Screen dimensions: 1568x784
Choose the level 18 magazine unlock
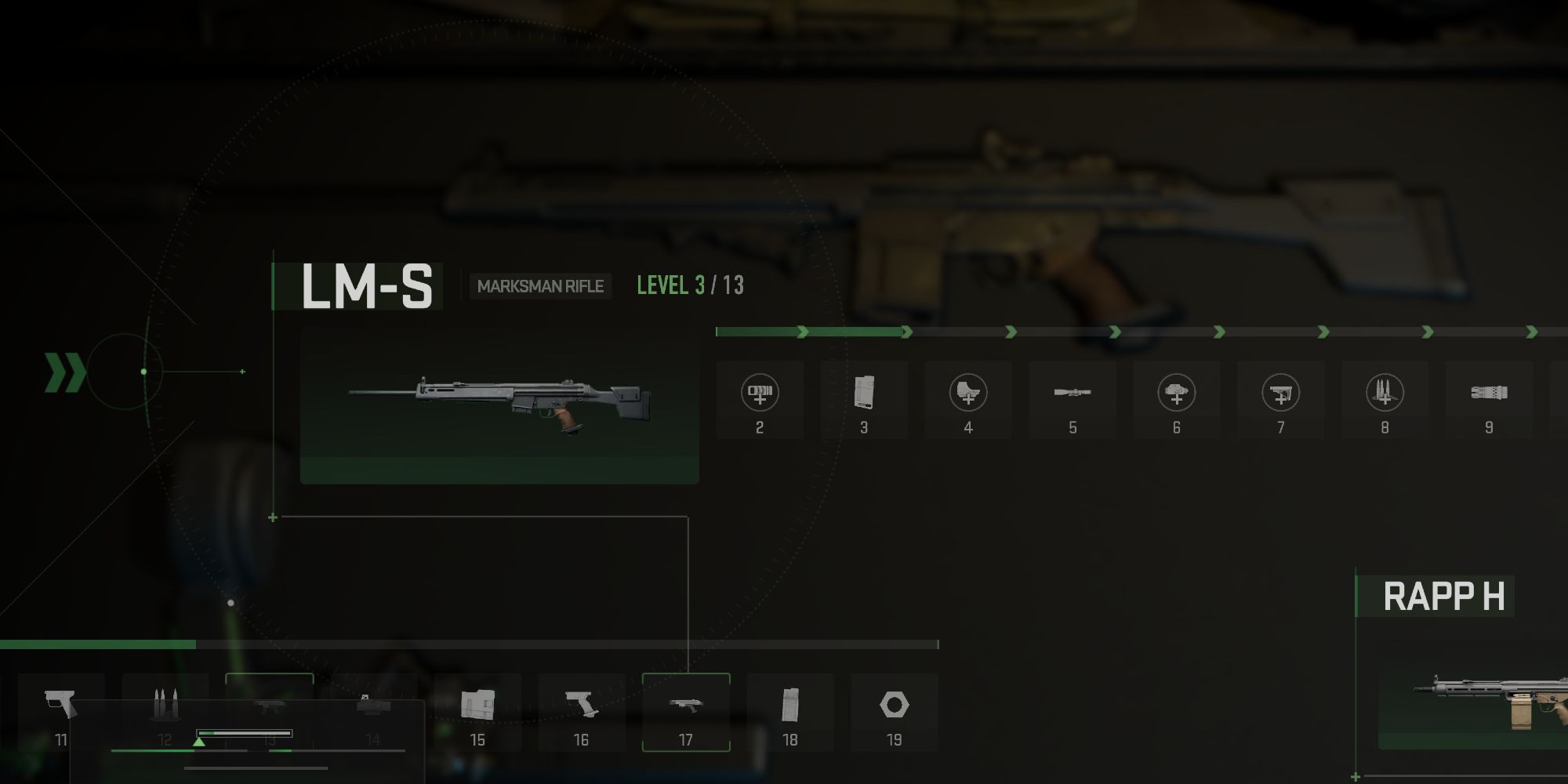tap(790, 712)
